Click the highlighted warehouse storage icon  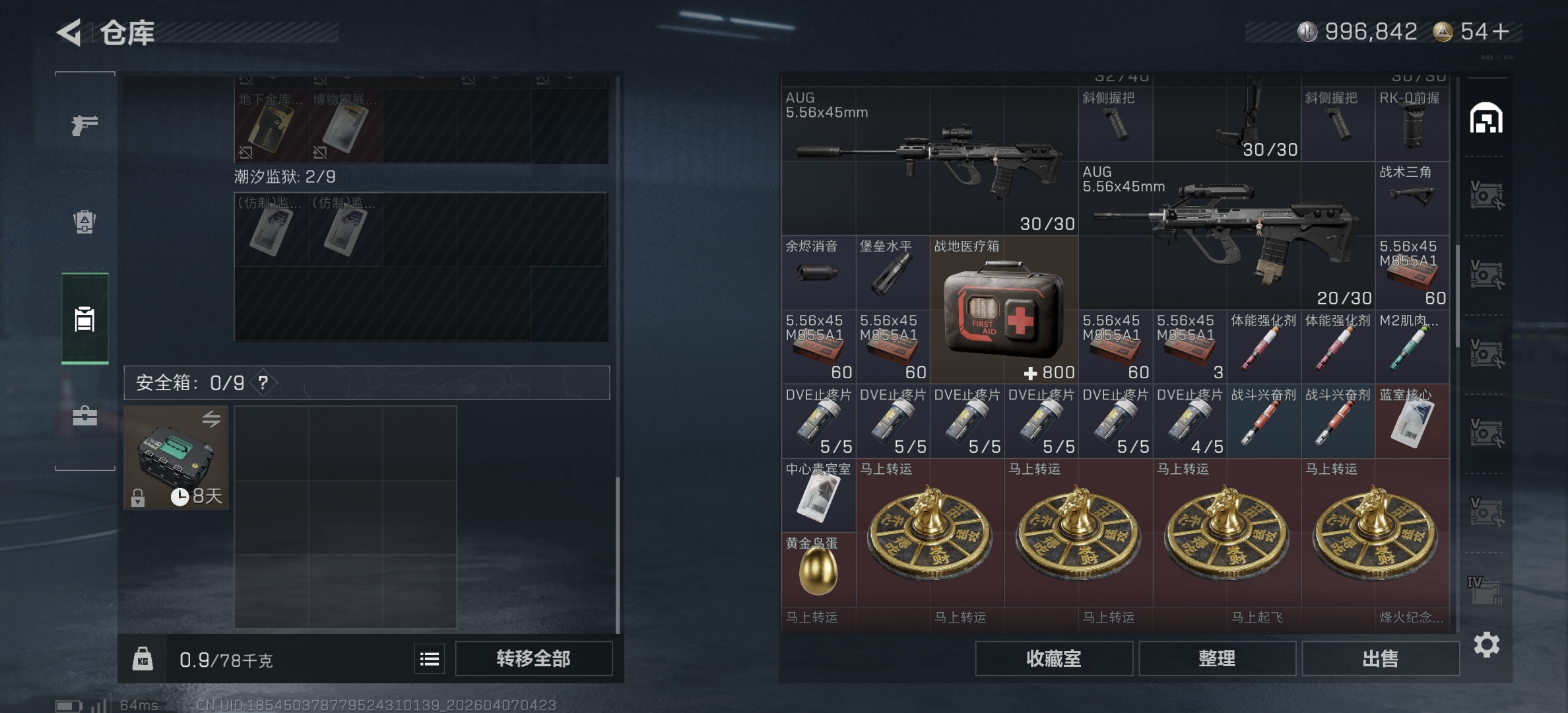83,319
